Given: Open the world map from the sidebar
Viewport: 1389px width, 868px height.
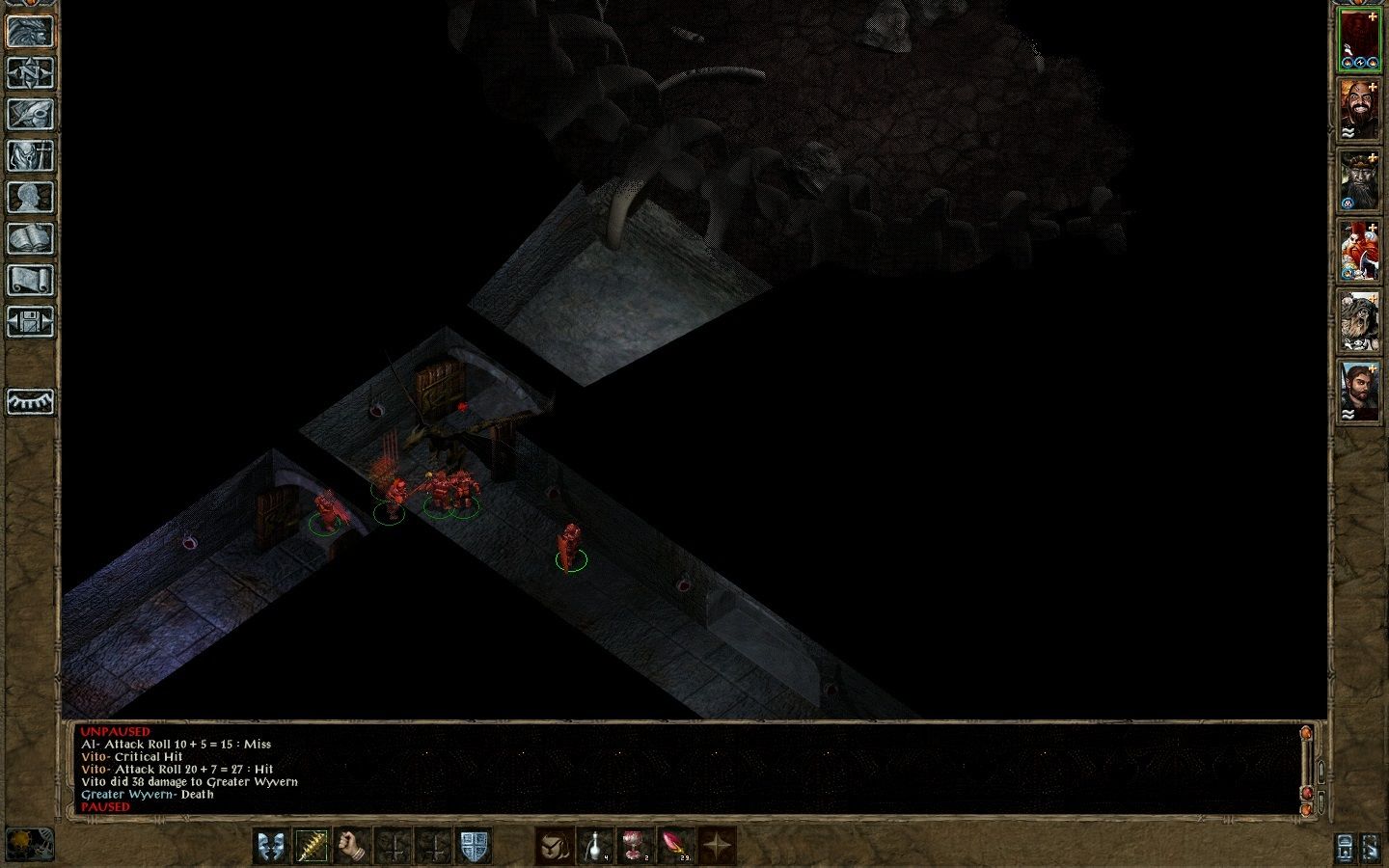Looking at the screenshot, I should click(30, 71).
